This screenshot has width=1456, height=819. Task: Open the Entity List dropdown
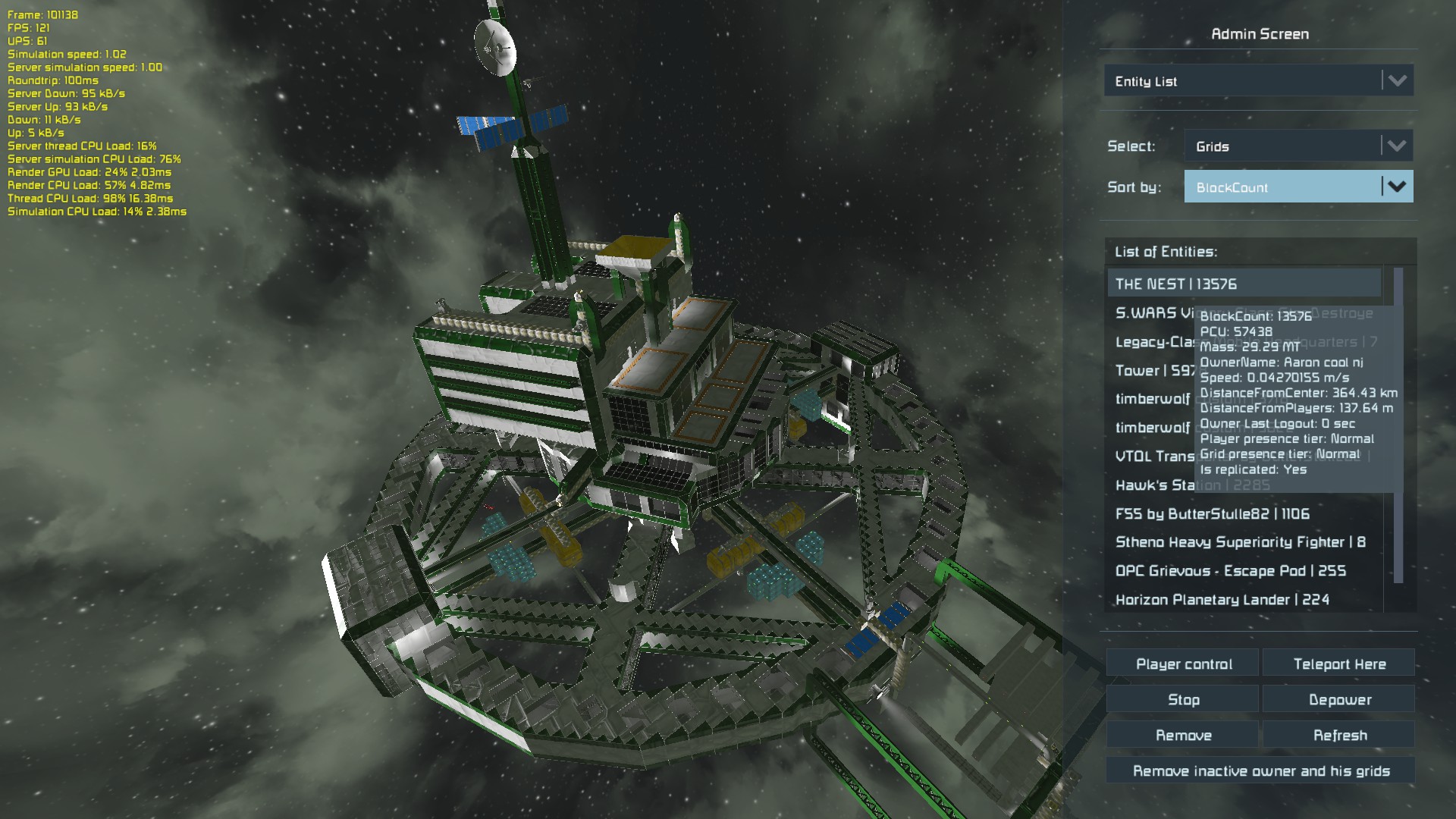(1258, 81)
